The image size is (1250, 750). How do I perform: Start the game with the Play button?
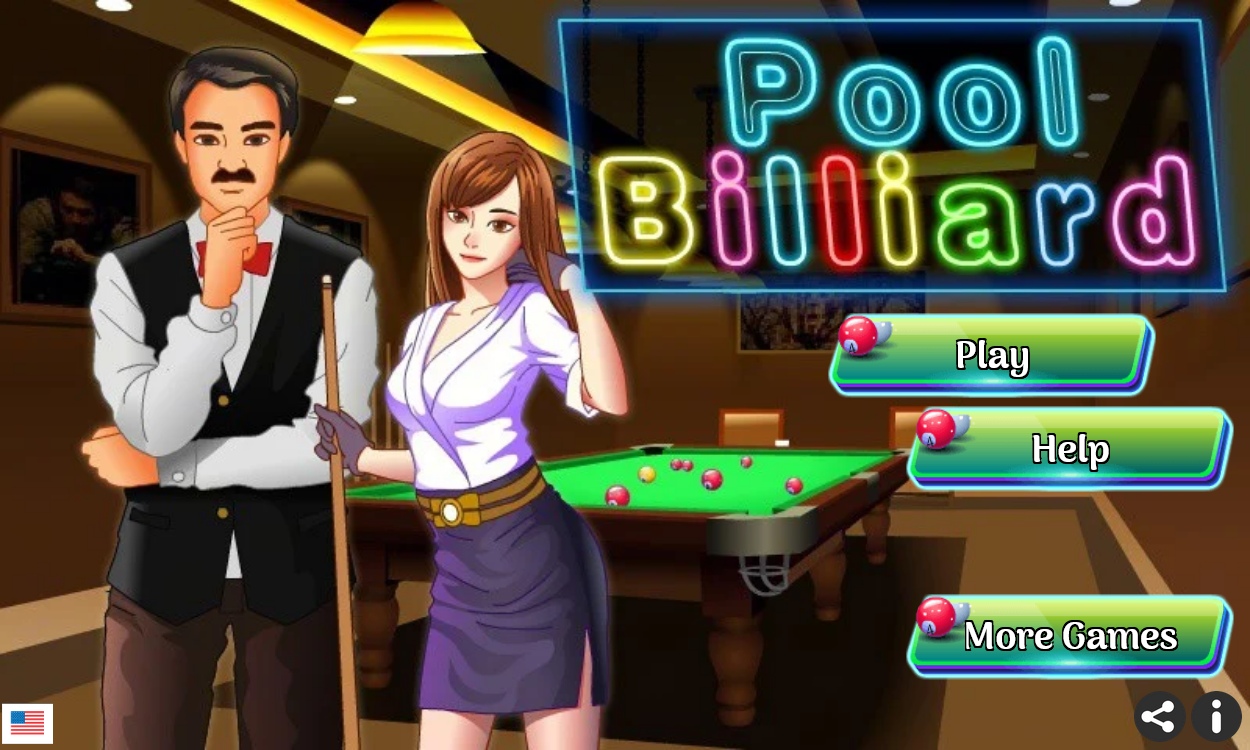pos(991,355)
